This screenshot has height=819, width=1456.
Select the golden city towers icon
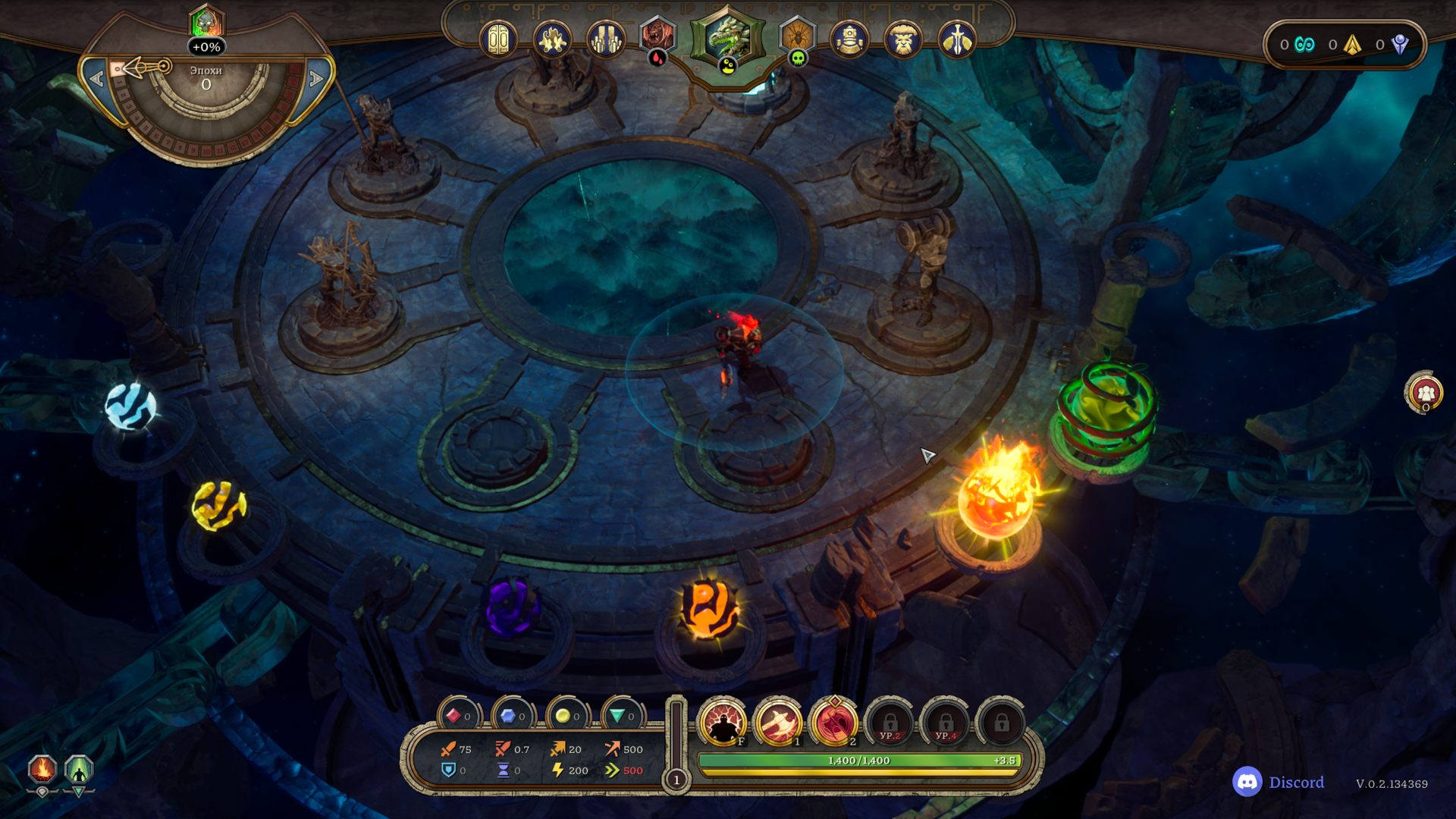[x=605, y=39]
